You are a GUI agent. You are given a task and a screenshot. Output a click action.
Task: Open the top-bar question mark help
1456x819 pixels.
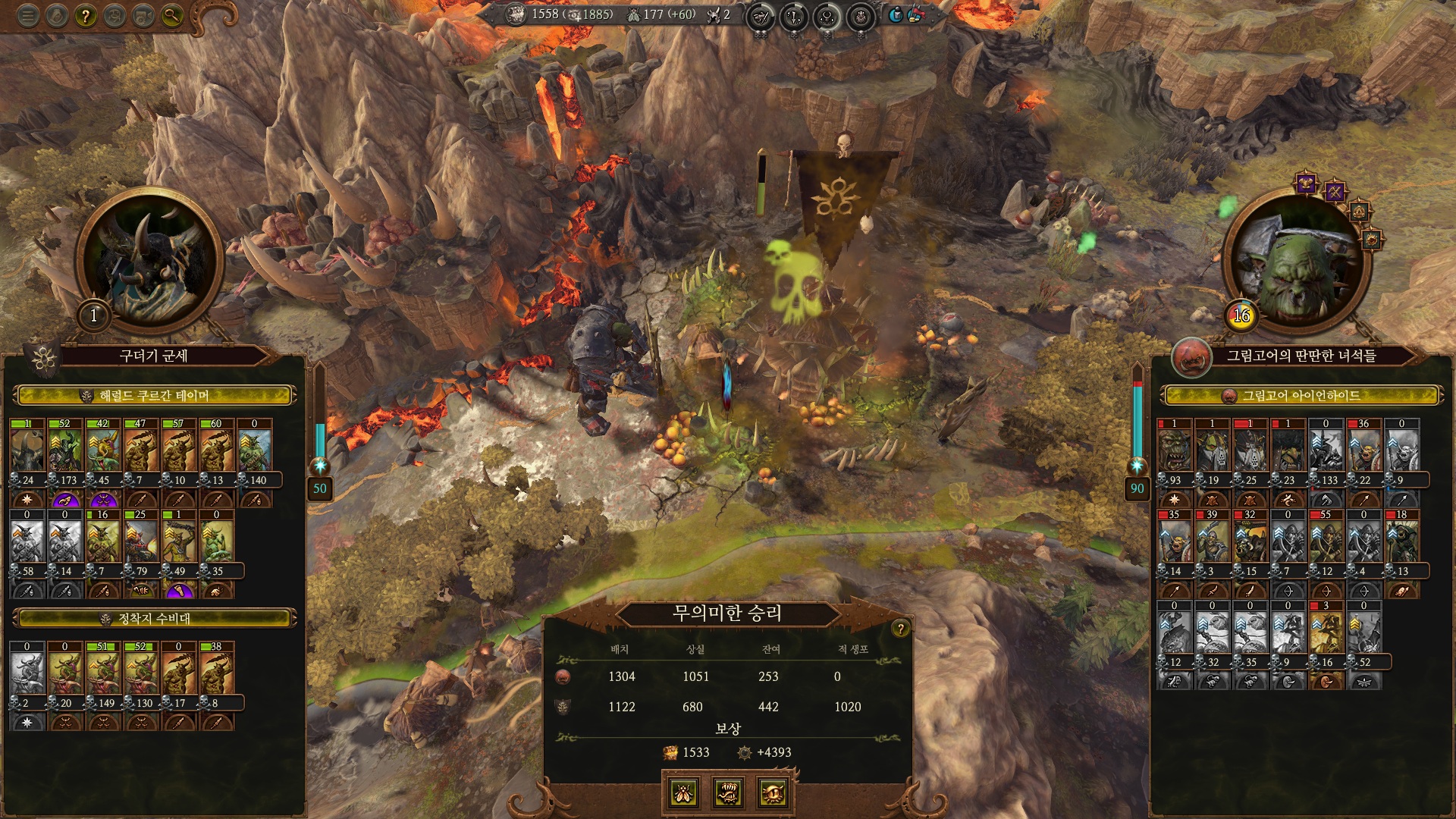pos(86,15)
